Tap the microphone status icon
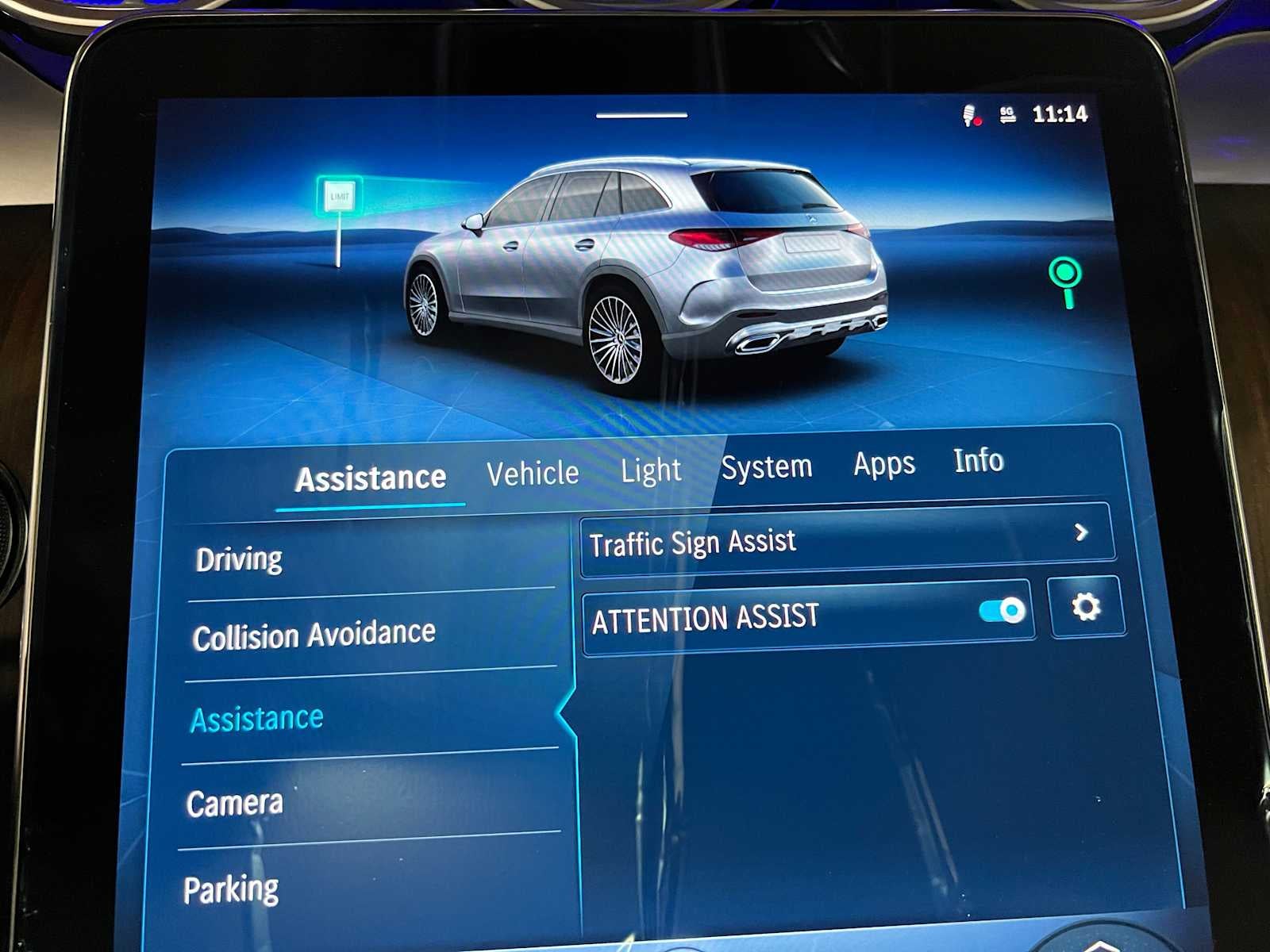Screen dimensions: 1270x952 coord(967,113)
